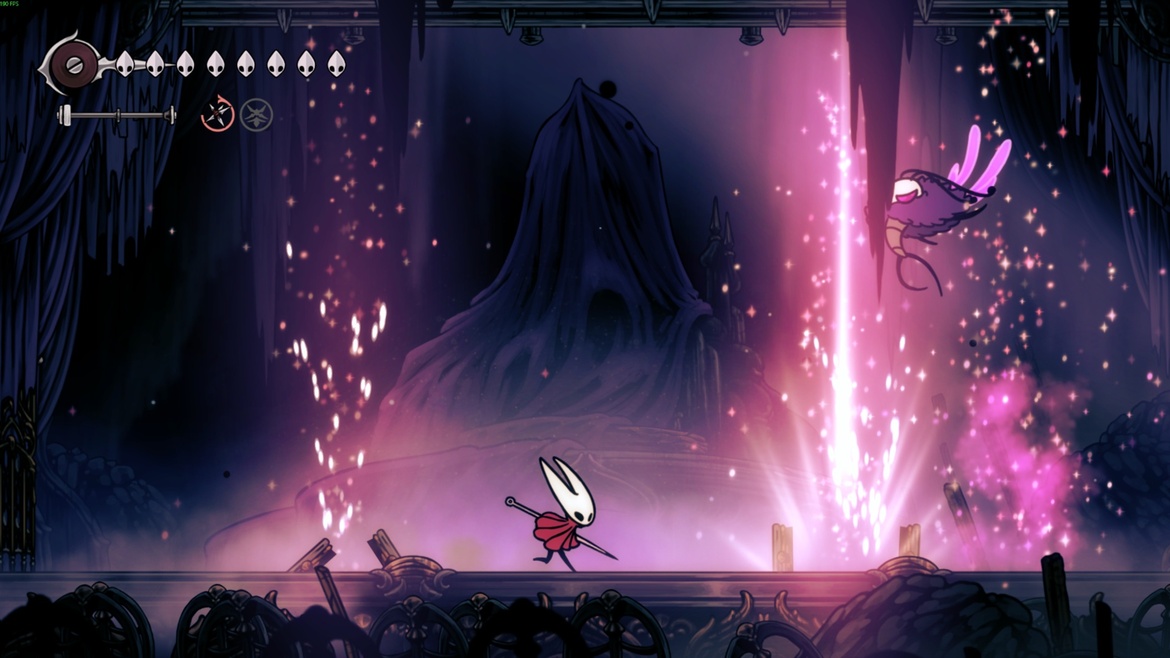
Task: Select the four-pointed star blade tool icon
Action: 217,115
